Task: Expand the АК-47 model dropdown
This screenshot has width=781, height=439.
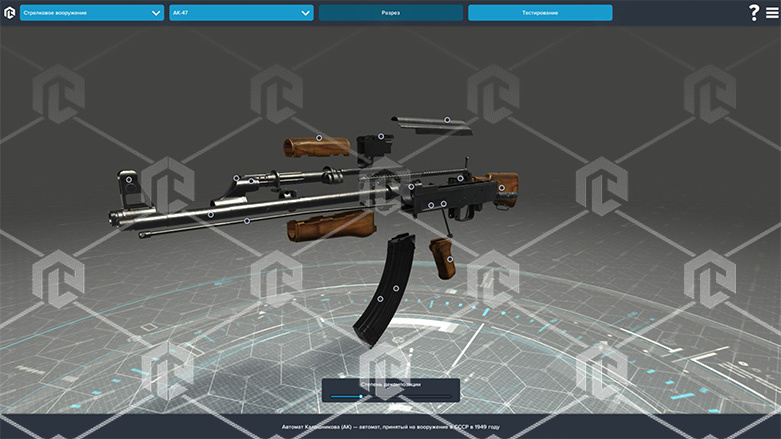Action: click(x=241, y=13)
